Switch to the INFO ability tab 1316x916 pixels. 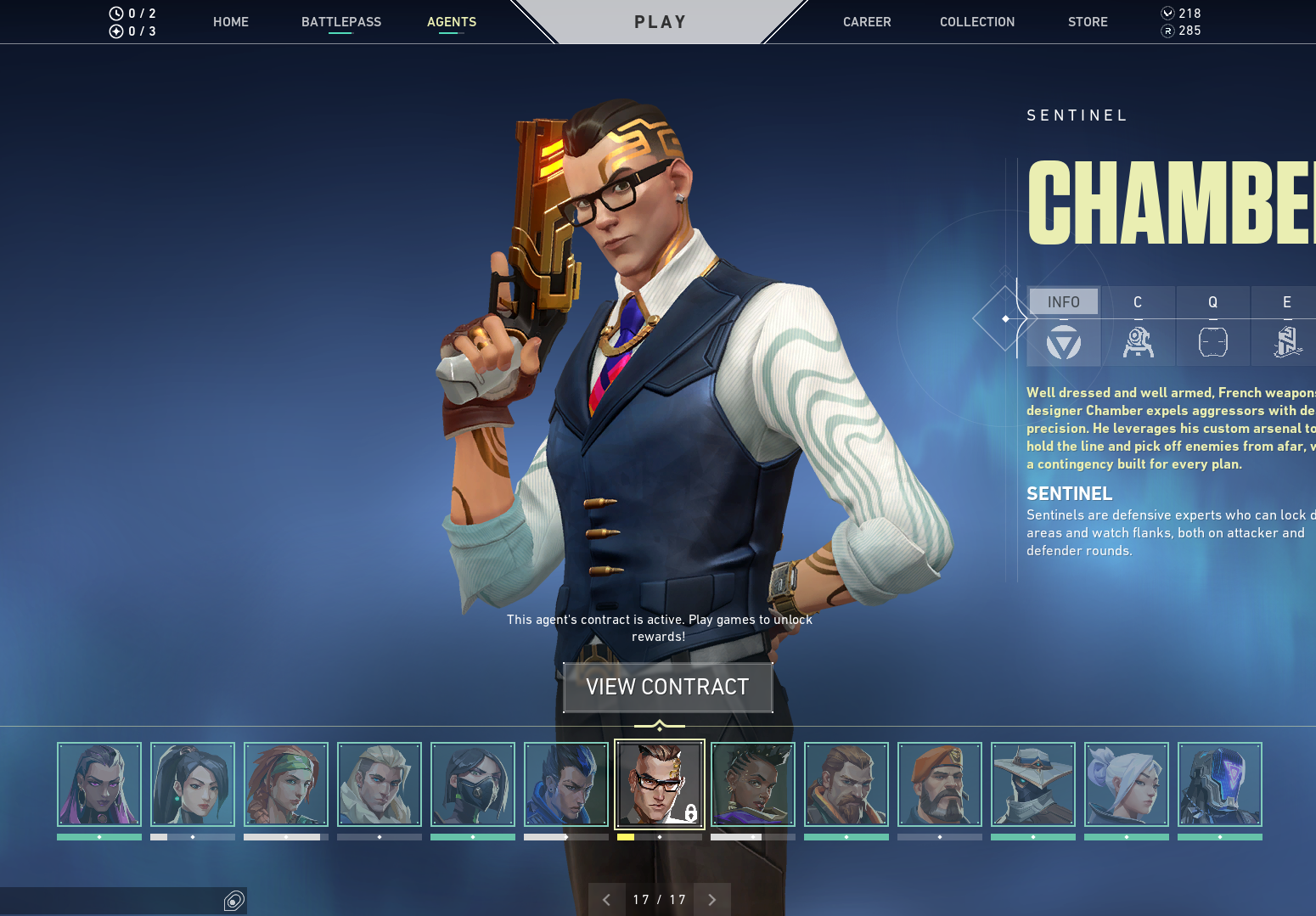1063,302
